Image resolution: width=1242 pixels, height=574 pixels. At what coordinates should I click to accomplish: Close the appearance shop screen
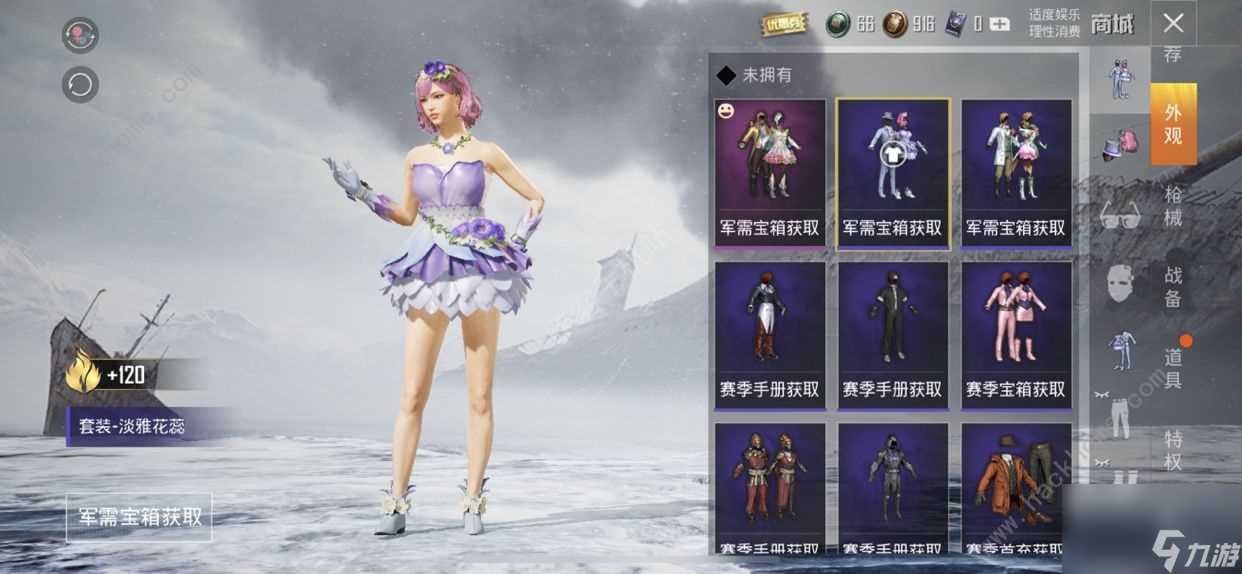click(x=1173, y=23)
